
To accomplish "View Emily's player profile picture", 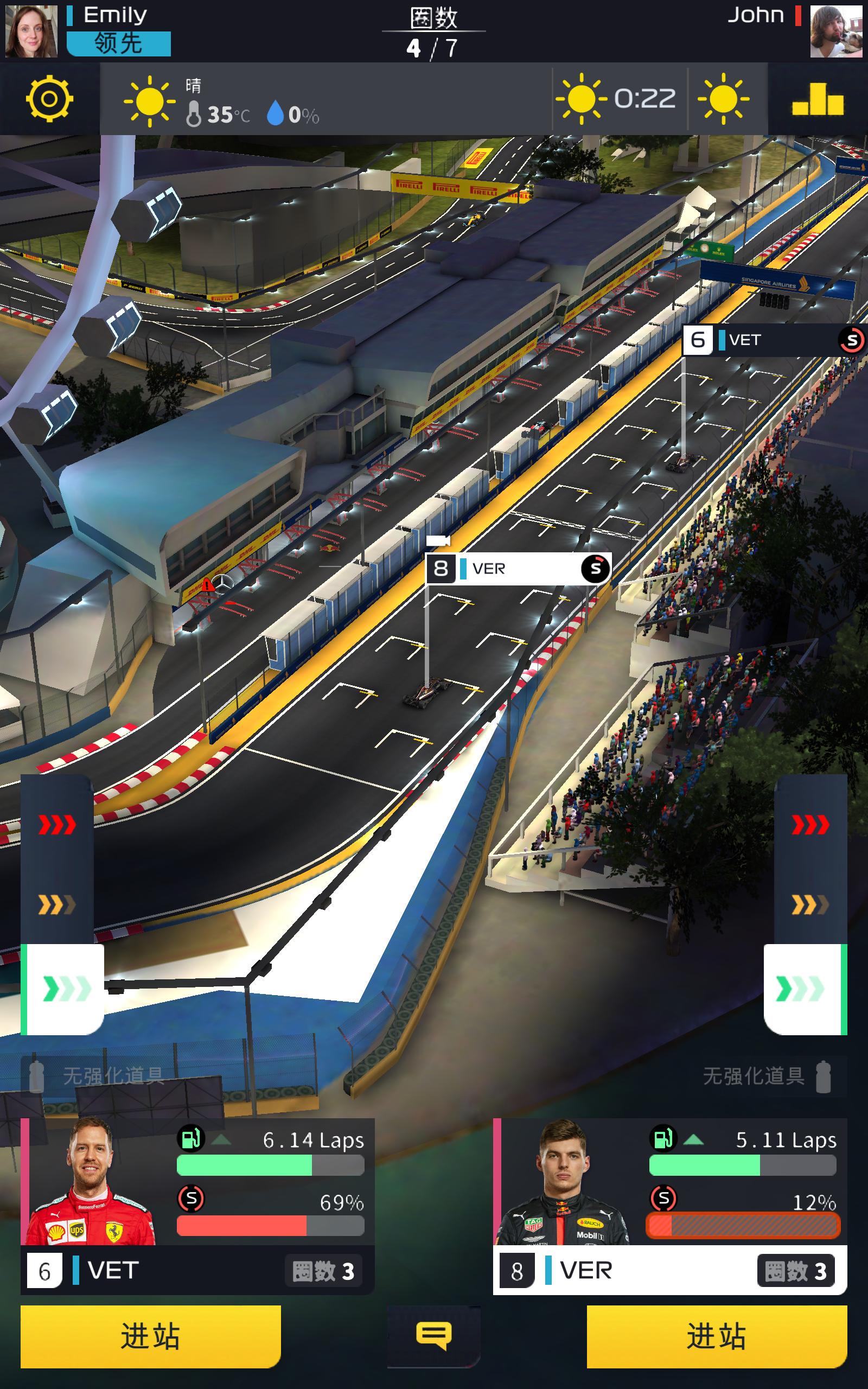I will tap(31, 31).
